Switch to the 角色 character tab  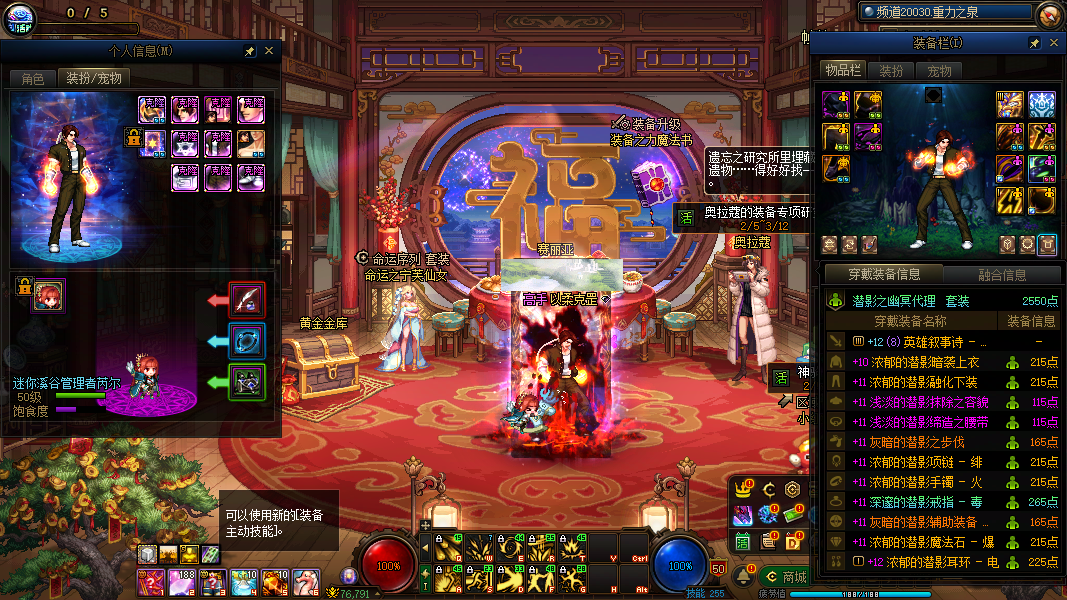coord(33,78)
